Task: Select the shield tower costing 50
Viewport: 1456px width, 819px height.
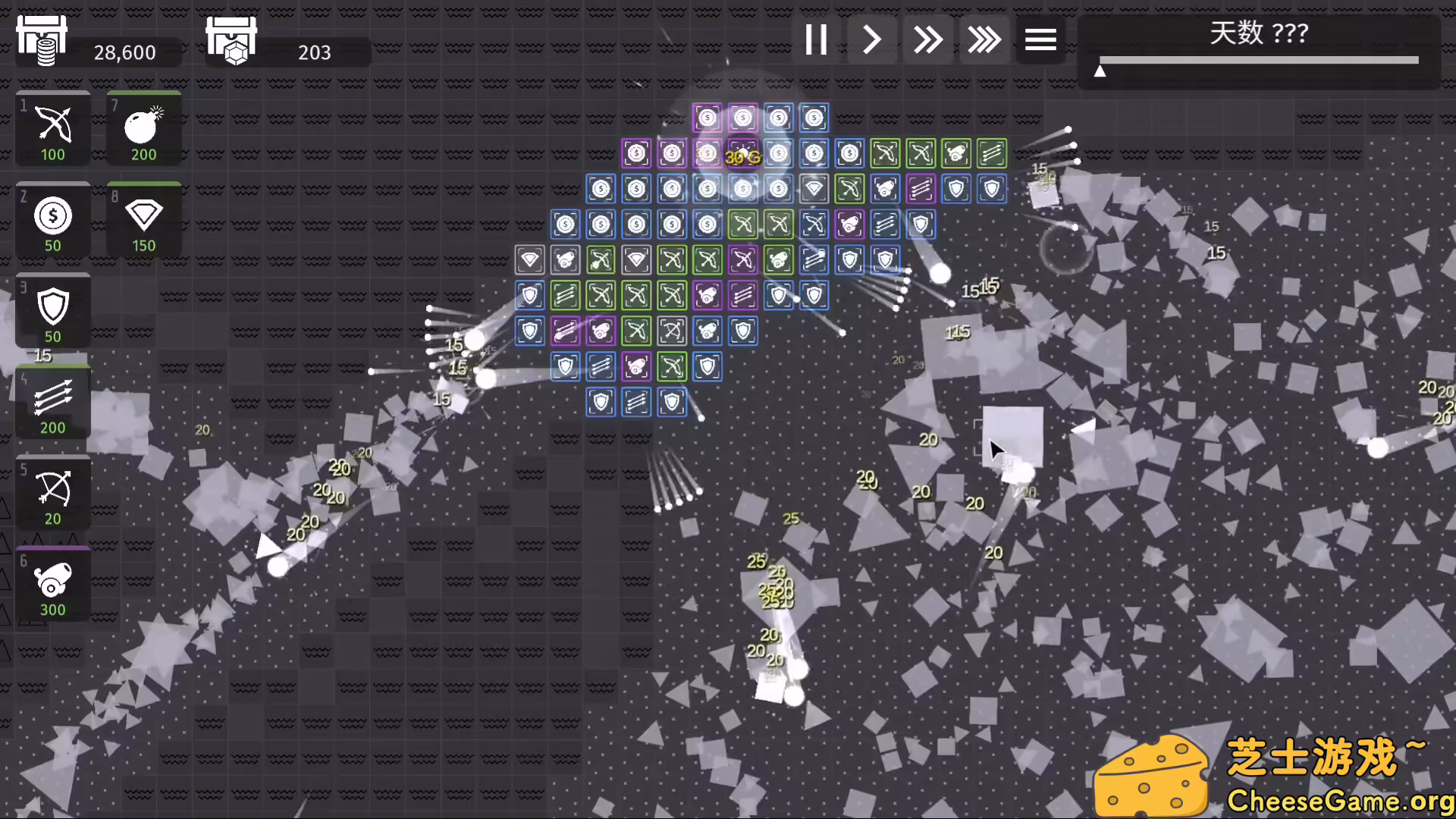Action: tap(52, 309)
